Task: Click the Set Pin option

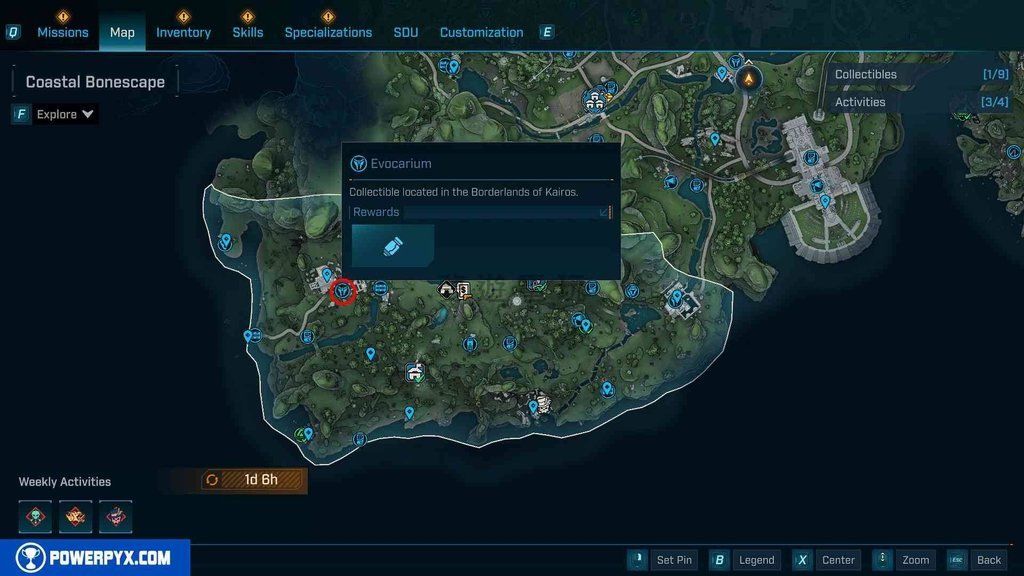Action: (x=662, y=560)
